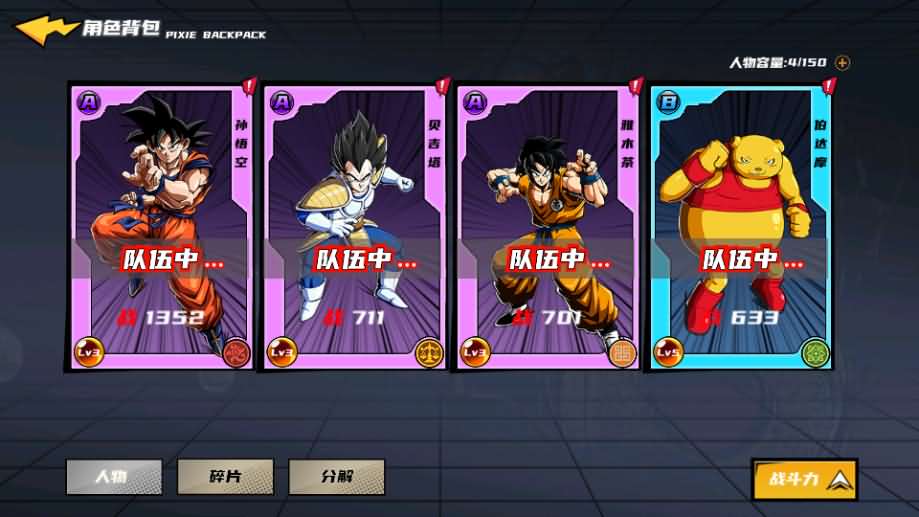Go back with the yellow lightning arrow
Image resolution: width=919 pixels, height=517 pixels.
(x=46, y=30)
